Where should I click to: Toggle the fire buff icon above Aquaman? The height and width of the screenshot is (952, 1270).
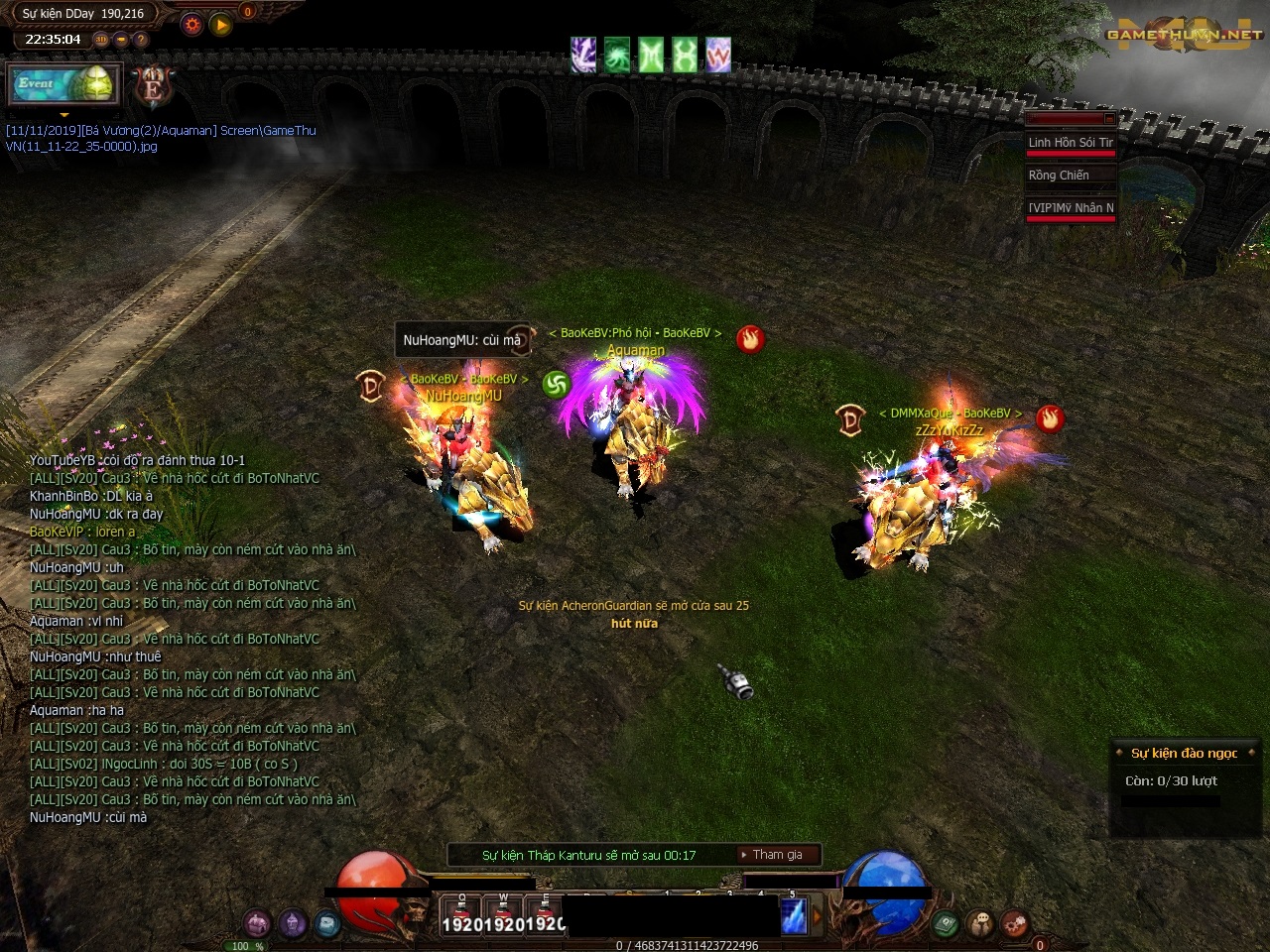pyautogui.click(x=751, y=339)
